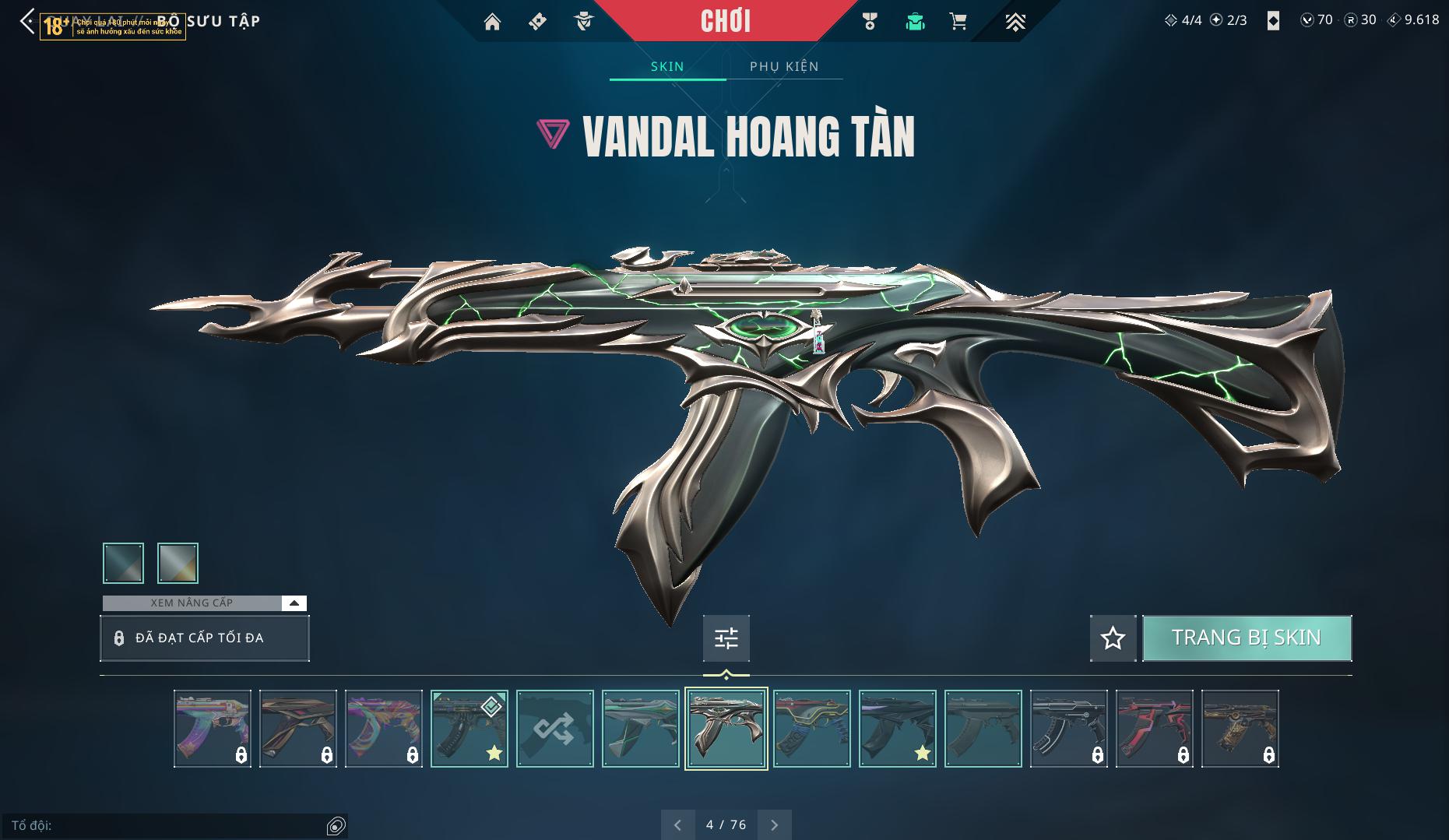1449x840 pixels.
Task: Select the red and black Vandal thumbnail
Action: coord(1154,729)
